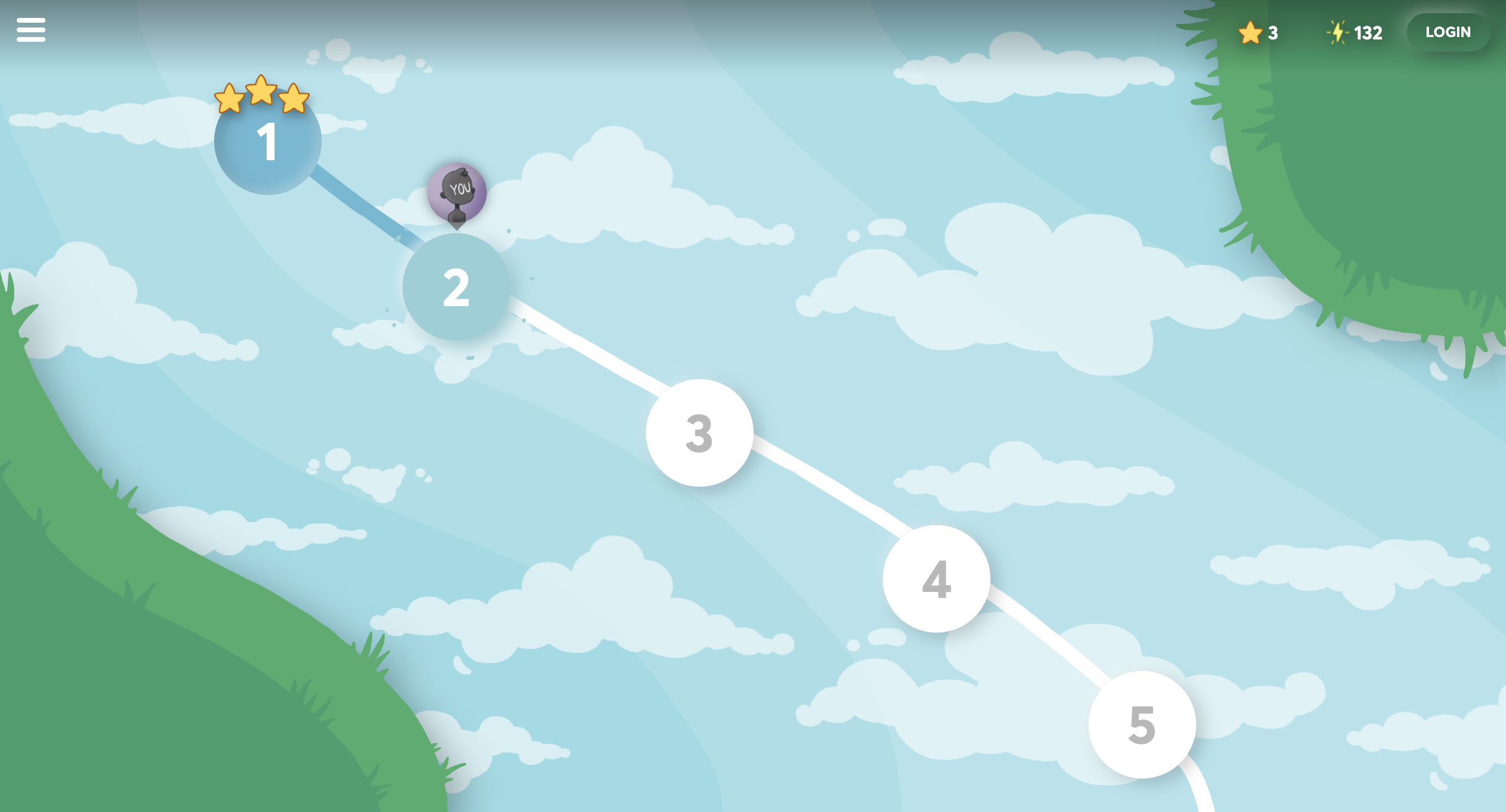1506x812 pixels.
Task: Click the three stars above level 1
Action: (x=261, y=96)
